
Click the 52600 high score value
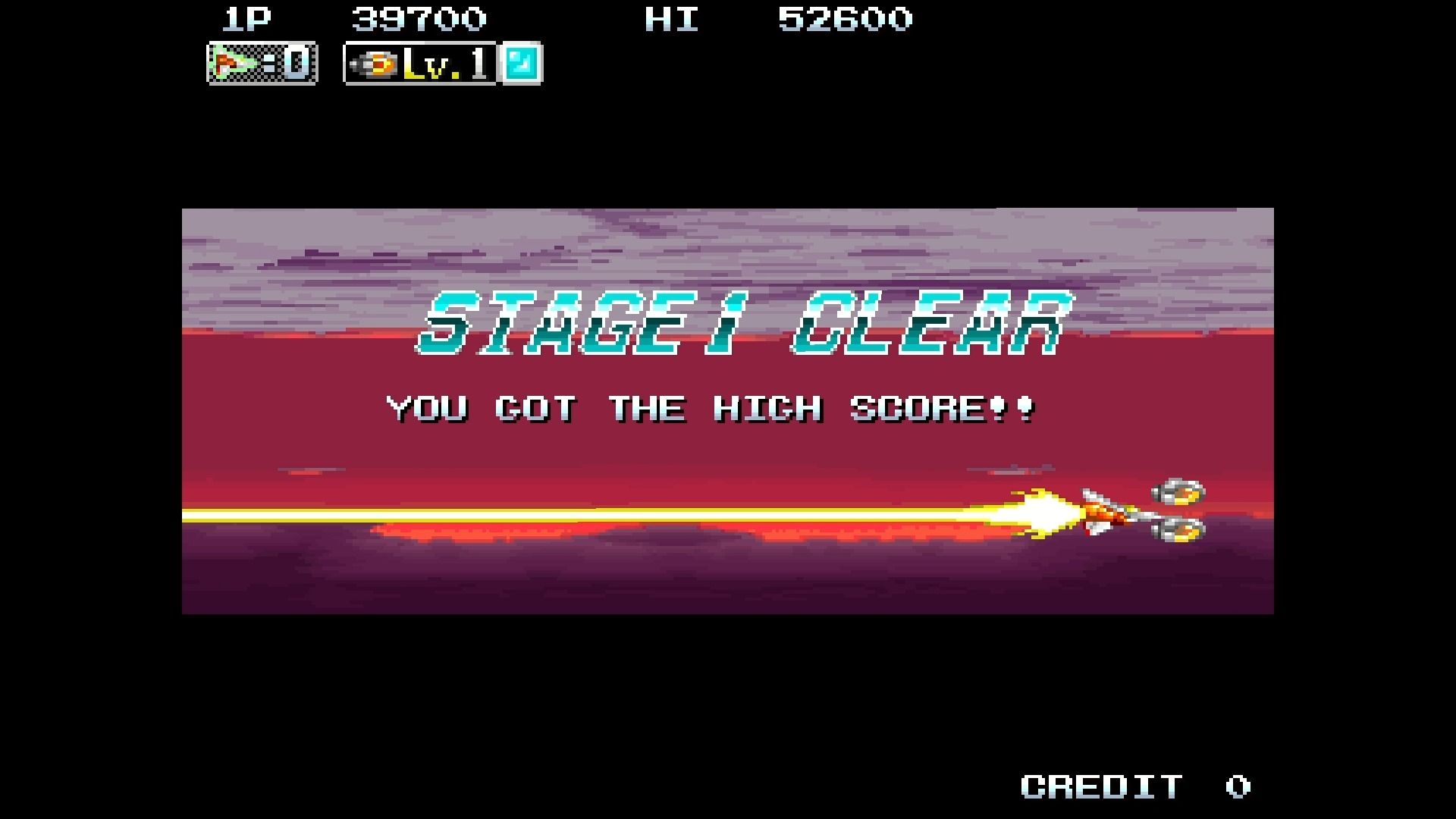847,19
